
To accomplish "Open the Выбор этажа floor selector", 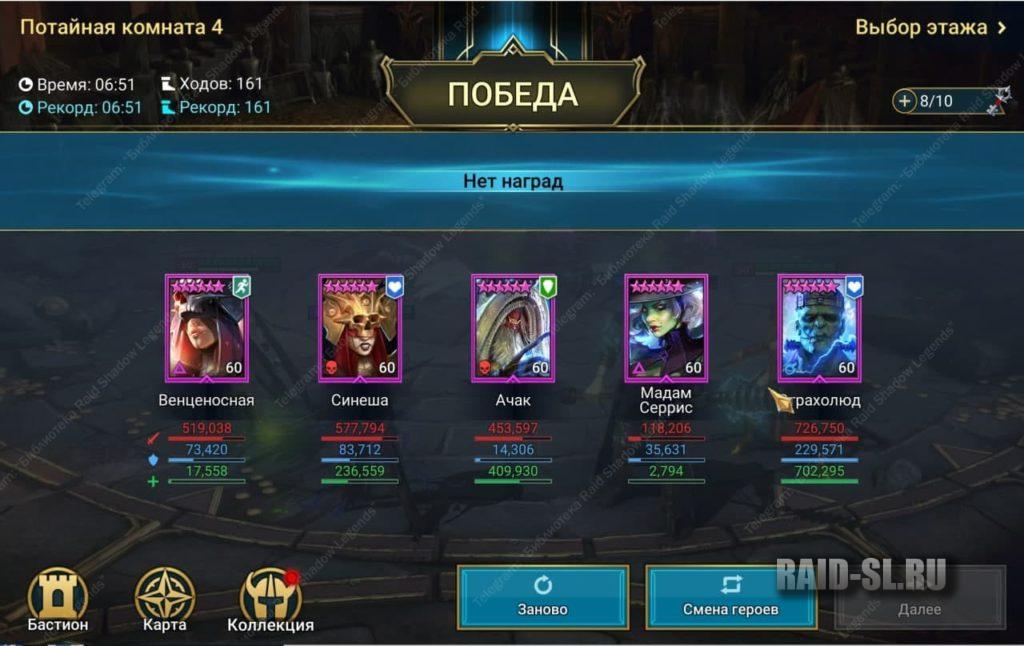I will [x=930, y=27].
